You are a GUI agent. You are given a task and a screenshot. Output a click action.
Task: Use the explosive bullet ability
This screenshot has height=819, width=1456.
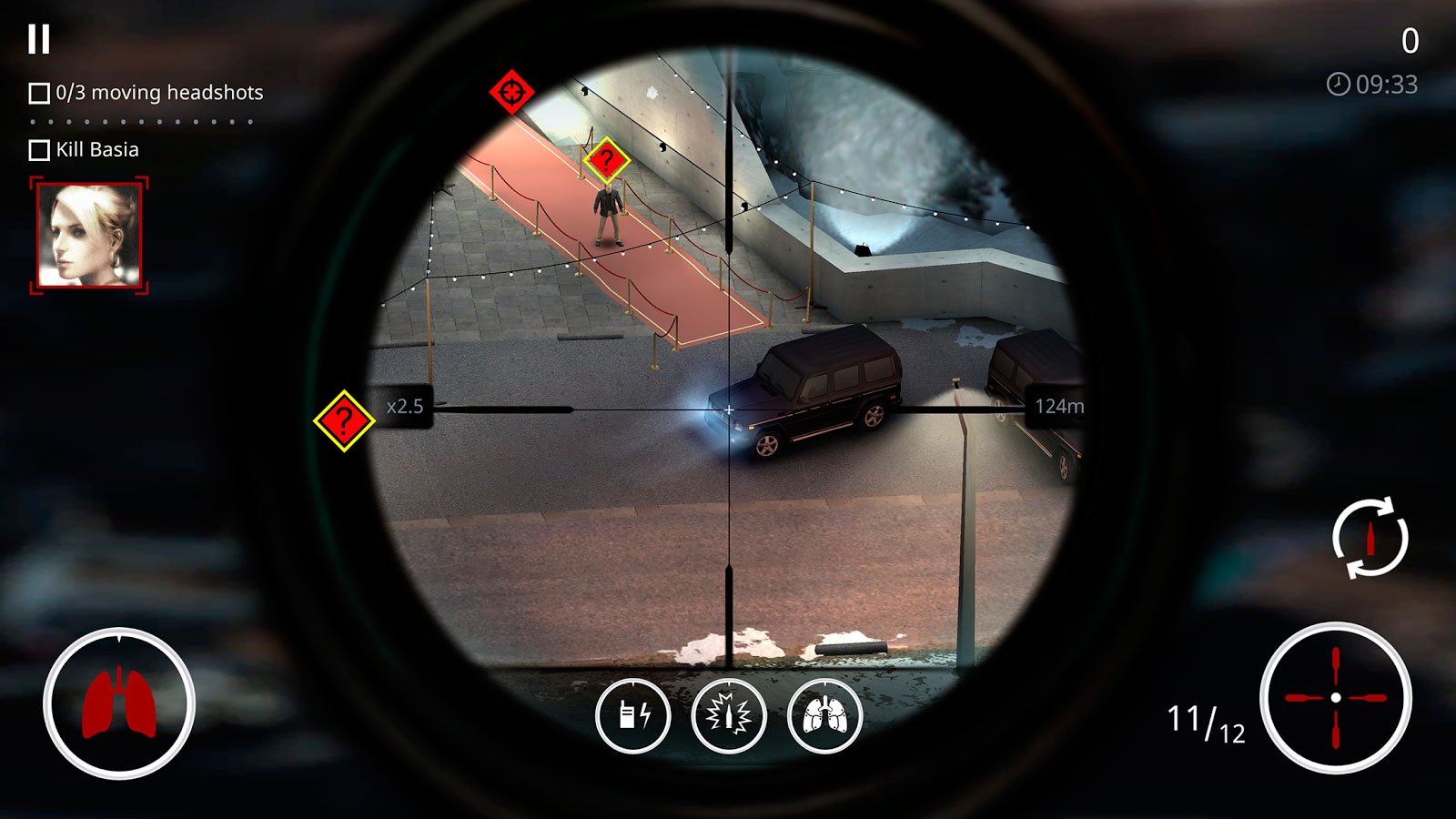coord(729,715)
